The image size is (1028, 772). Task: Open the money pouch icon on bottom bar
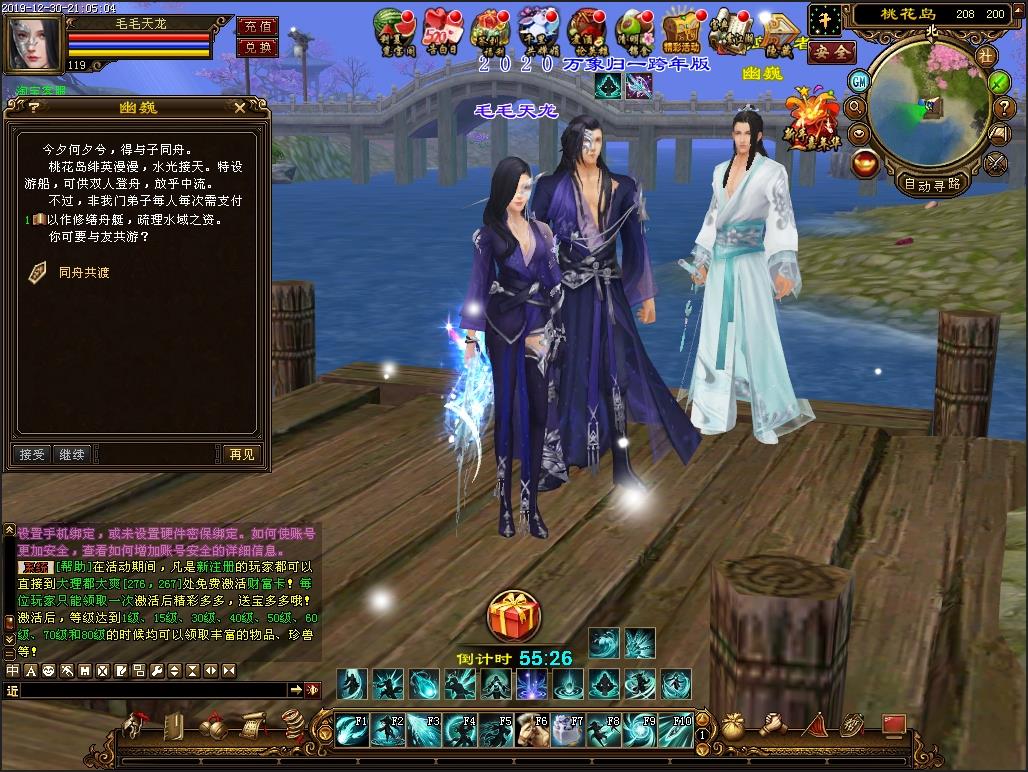[x=733, y=726]
